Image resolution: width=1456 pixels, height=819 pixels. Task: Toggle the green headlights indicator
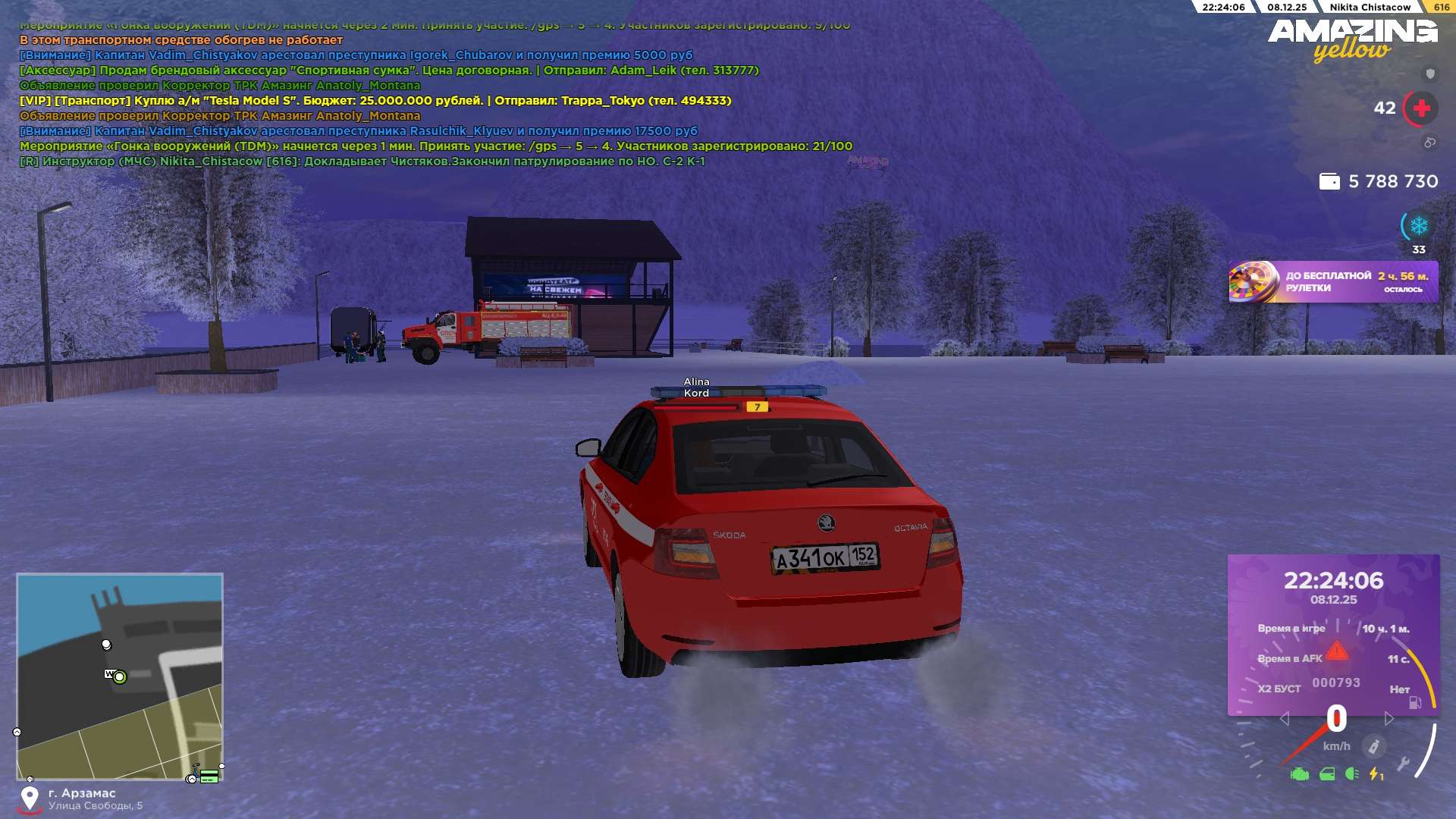(x=1351, y=773)
